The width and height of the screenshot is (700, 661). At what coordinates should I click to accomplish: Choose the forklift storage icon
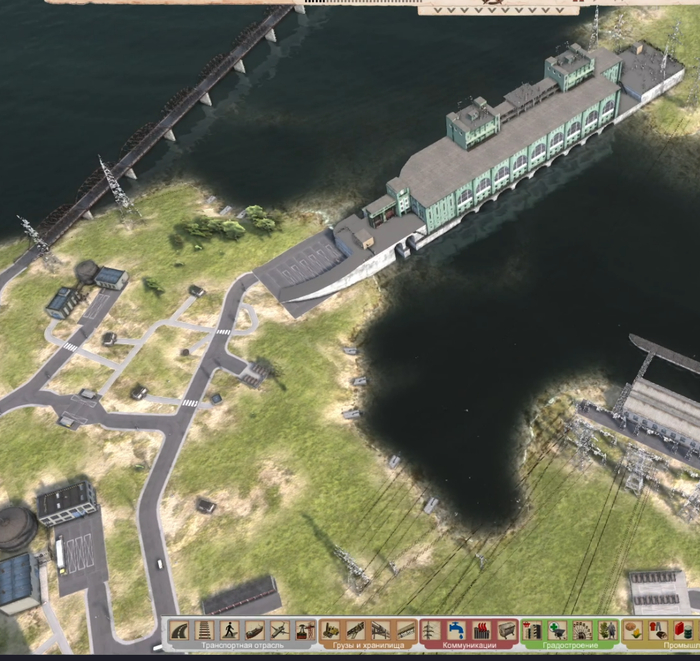coord(331,630)
